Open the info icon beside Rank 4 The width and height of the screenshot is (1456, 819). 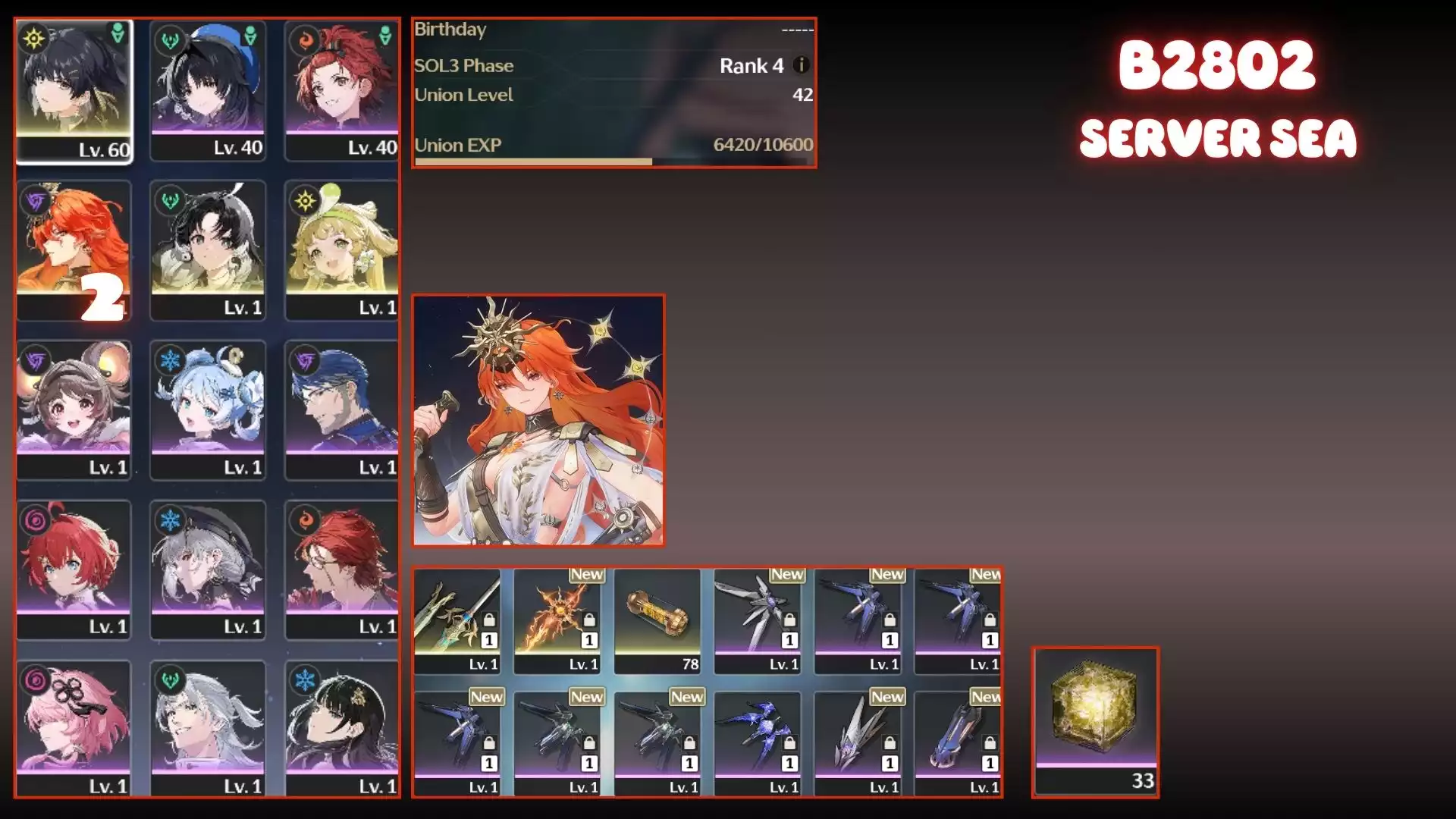pos(801,65)
